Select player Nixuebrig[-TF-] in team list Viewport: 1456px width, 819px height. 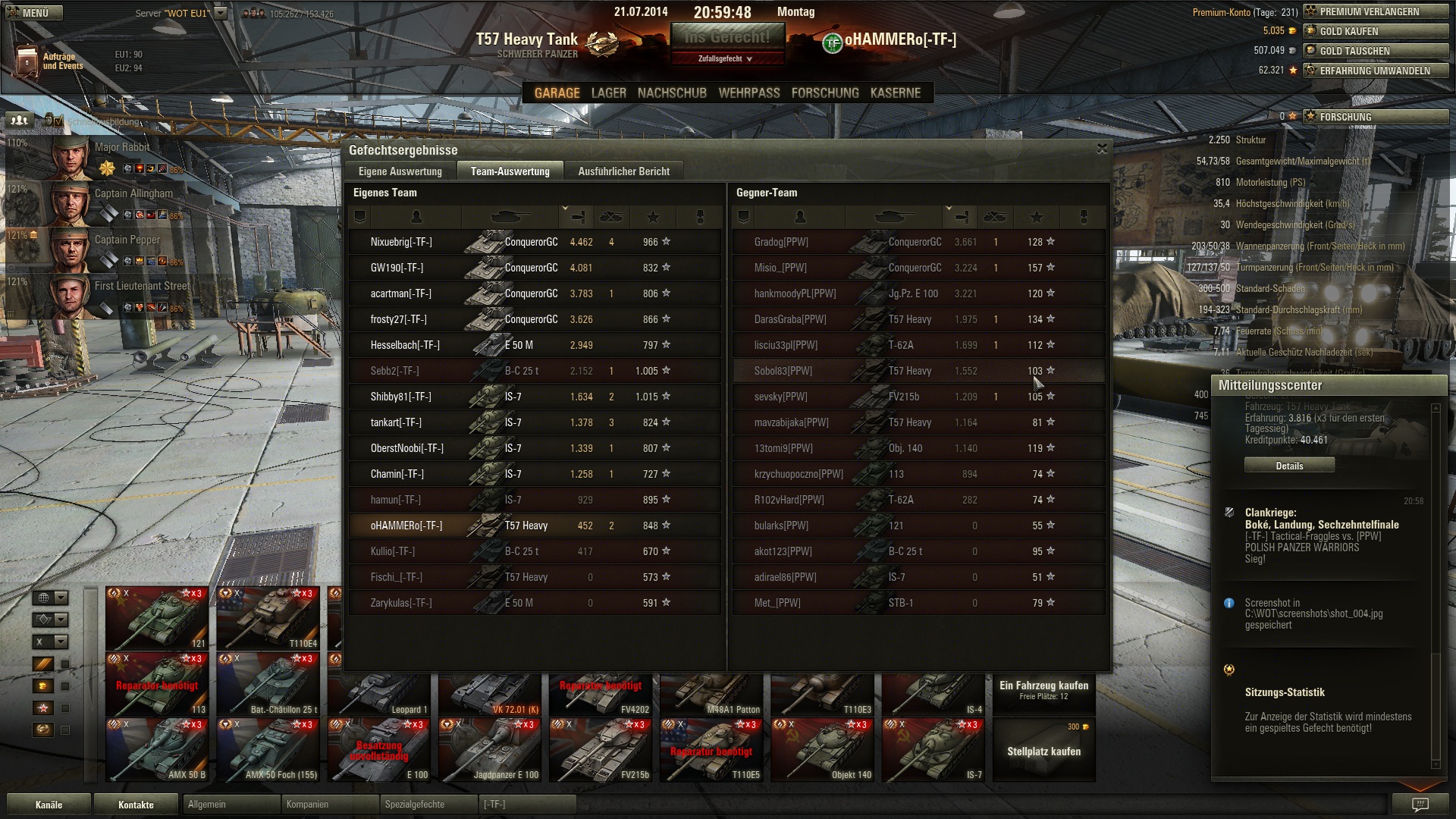point(401,242)
